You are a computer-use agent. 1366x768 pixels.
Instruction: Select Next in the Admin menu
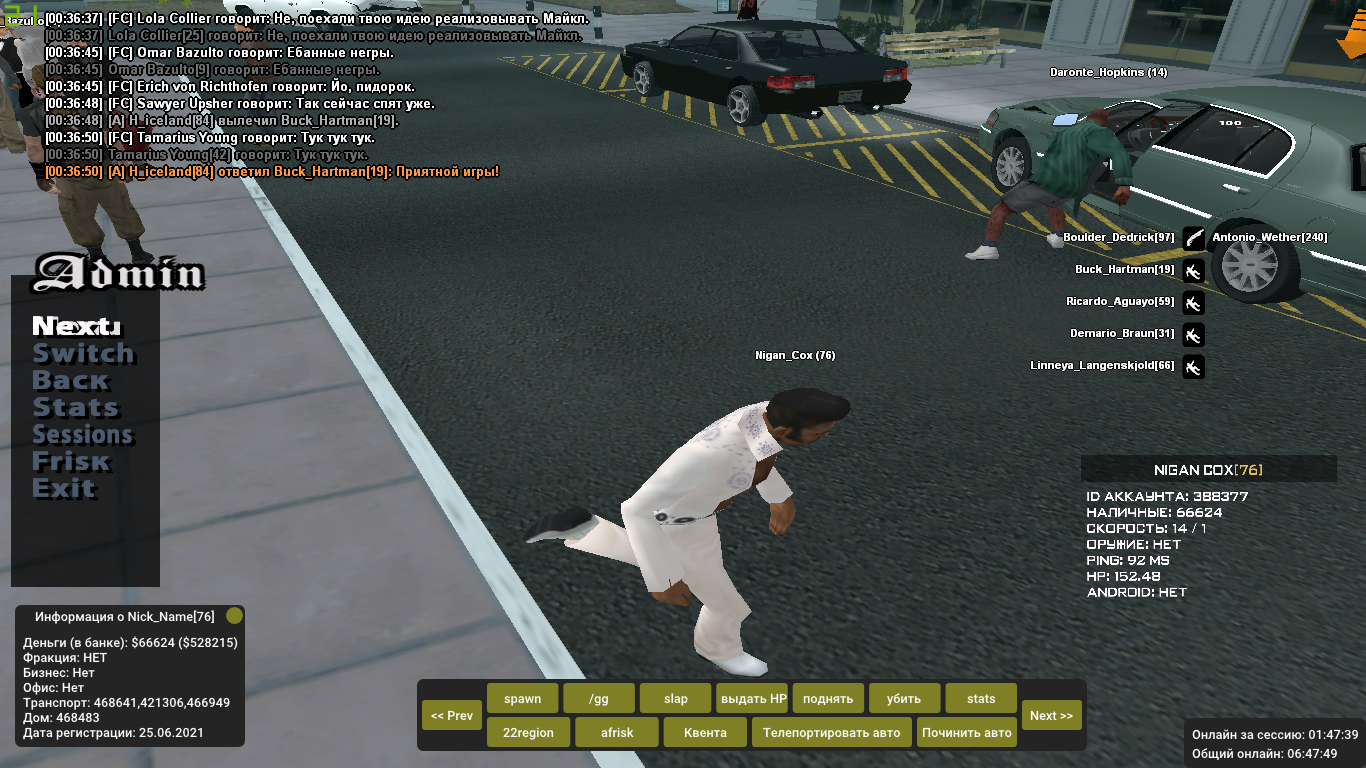(x=76, y=326)
